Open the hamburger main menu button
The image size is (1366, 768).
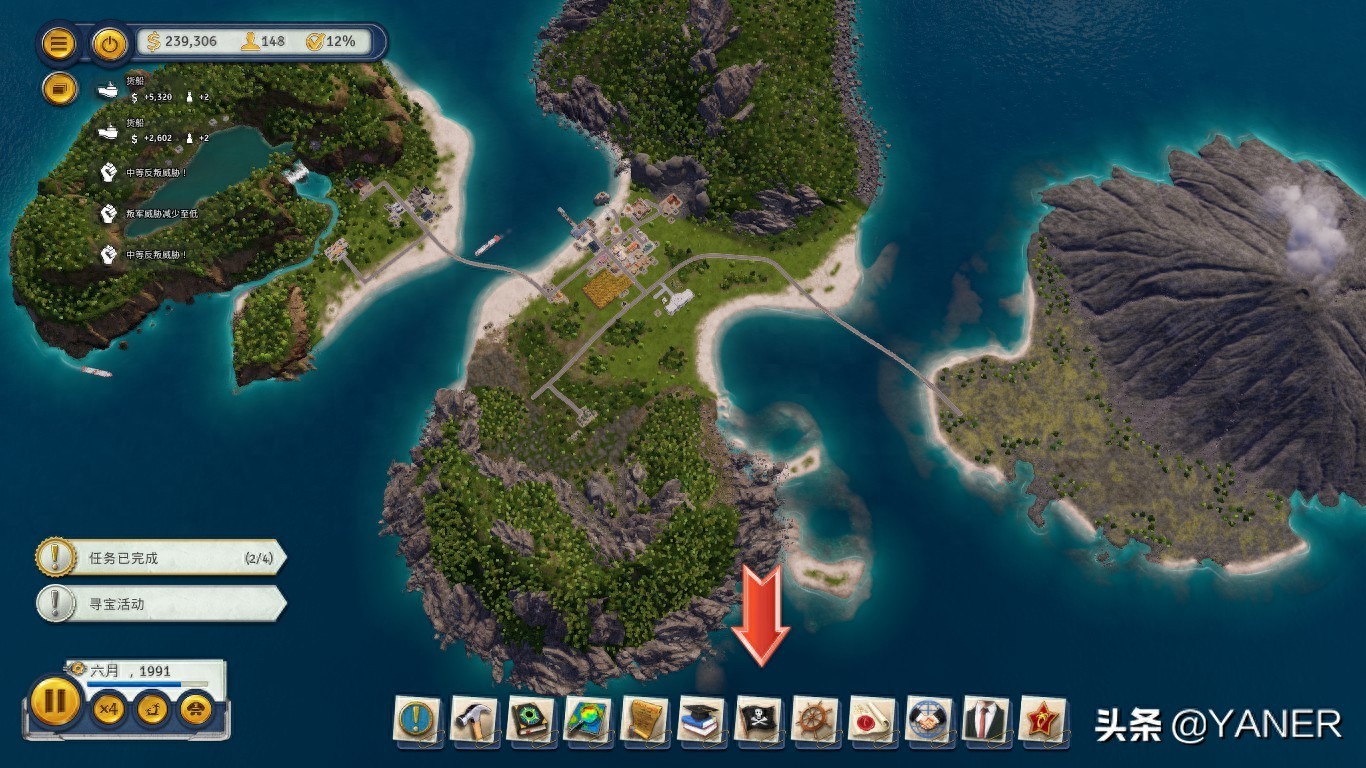click(59, 43)
